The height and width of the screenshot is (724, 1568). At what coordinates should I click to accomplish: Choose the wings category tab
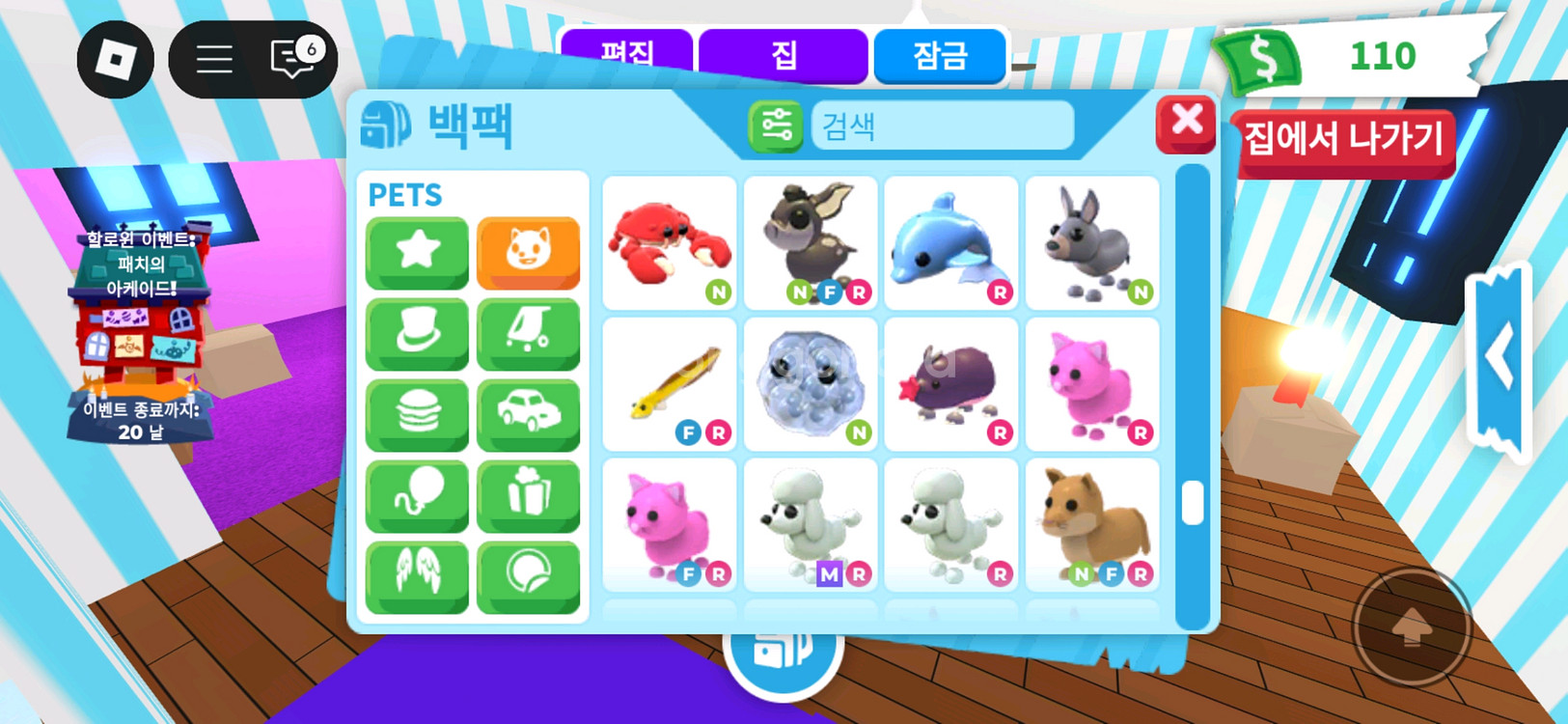(x=417, y=576)
